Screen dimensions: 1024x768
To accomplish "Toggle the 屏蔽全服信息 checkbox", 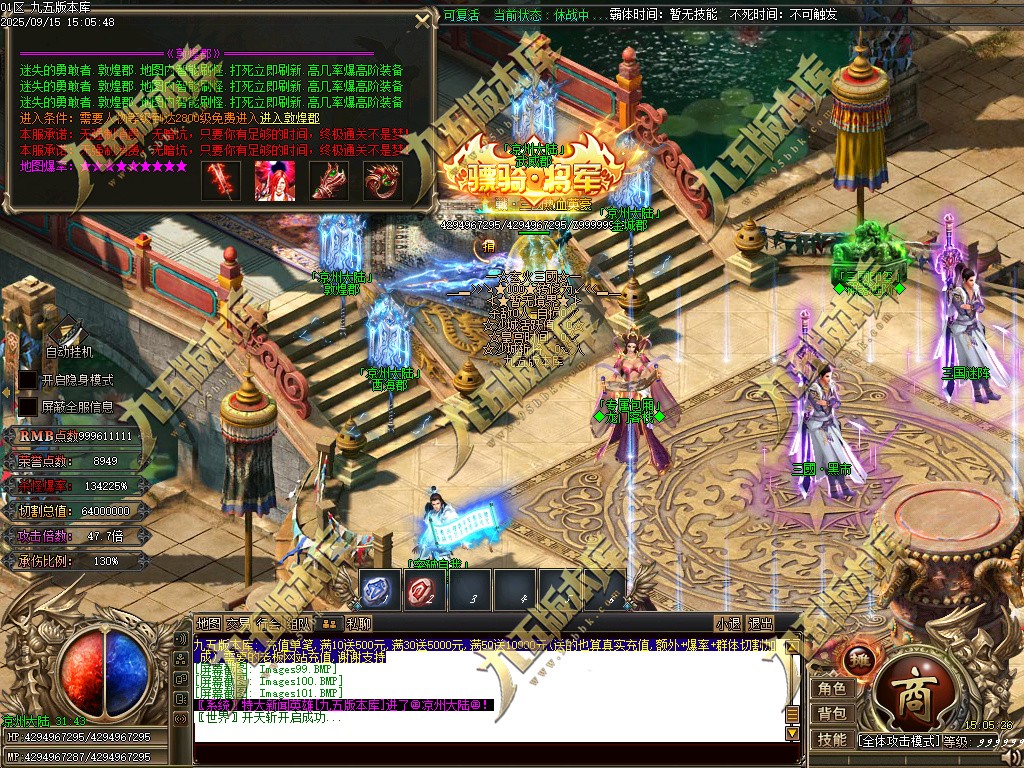I will pos(28,407).
